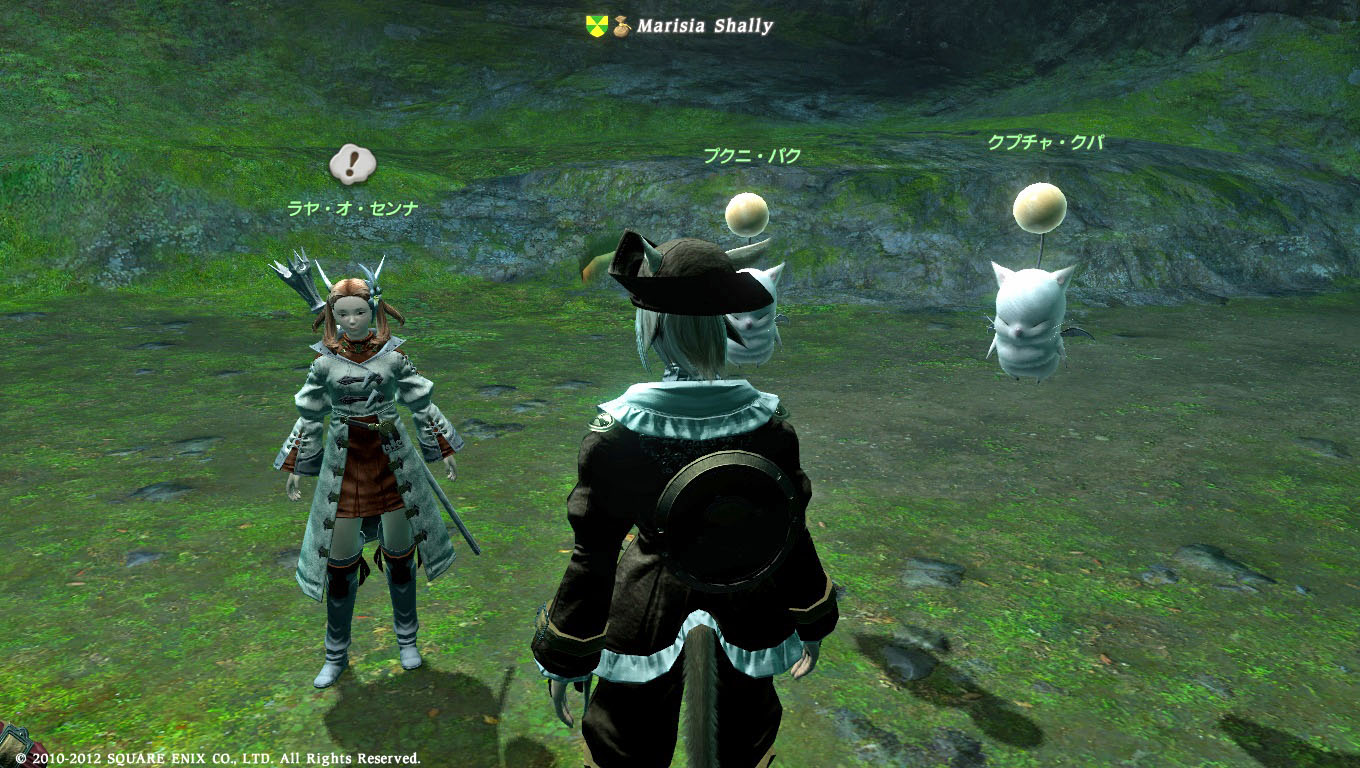Select the ラヤ・オ・センナ nameplate
The image size is (1360, 768).
351,209
